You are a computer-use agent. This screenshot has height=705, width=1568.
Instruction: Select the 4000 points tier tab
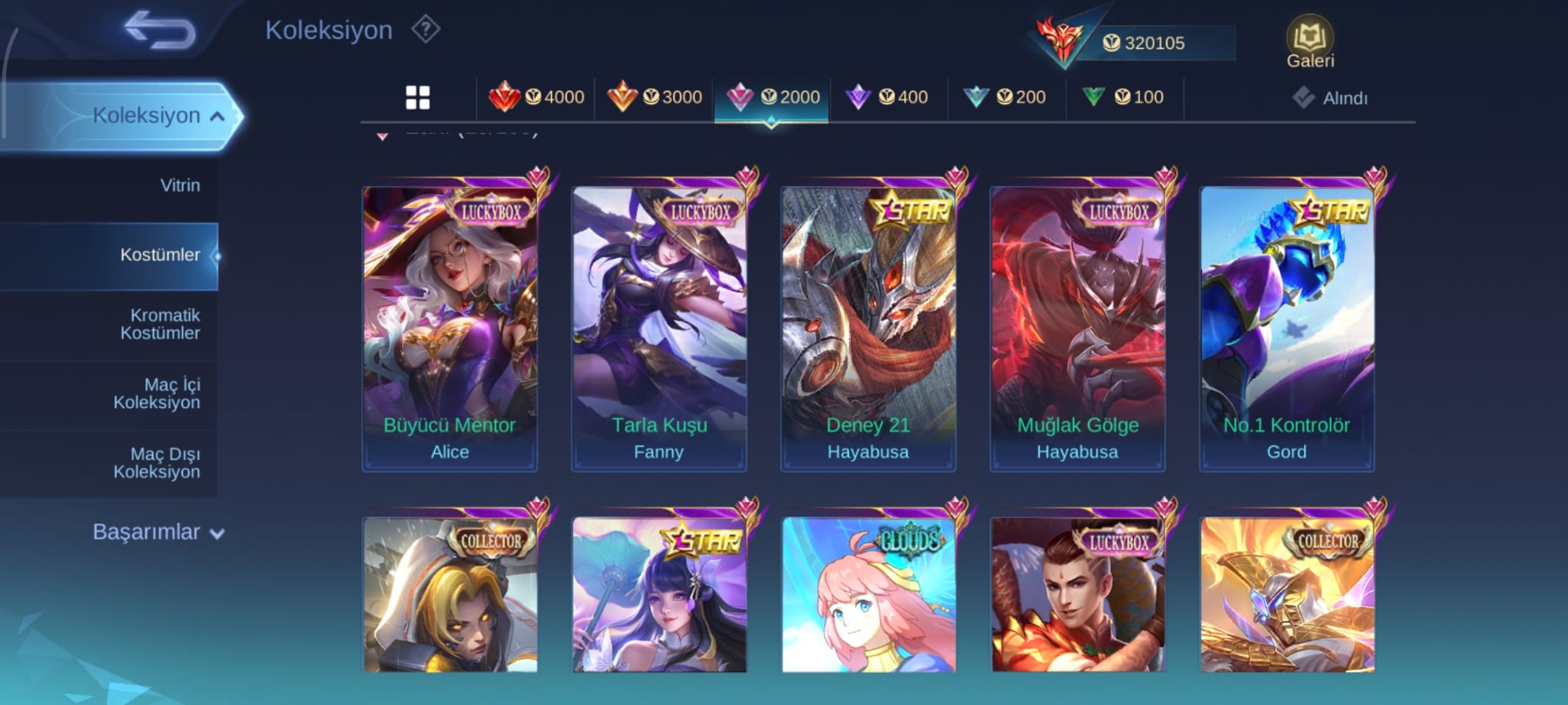tap(536, 97)
